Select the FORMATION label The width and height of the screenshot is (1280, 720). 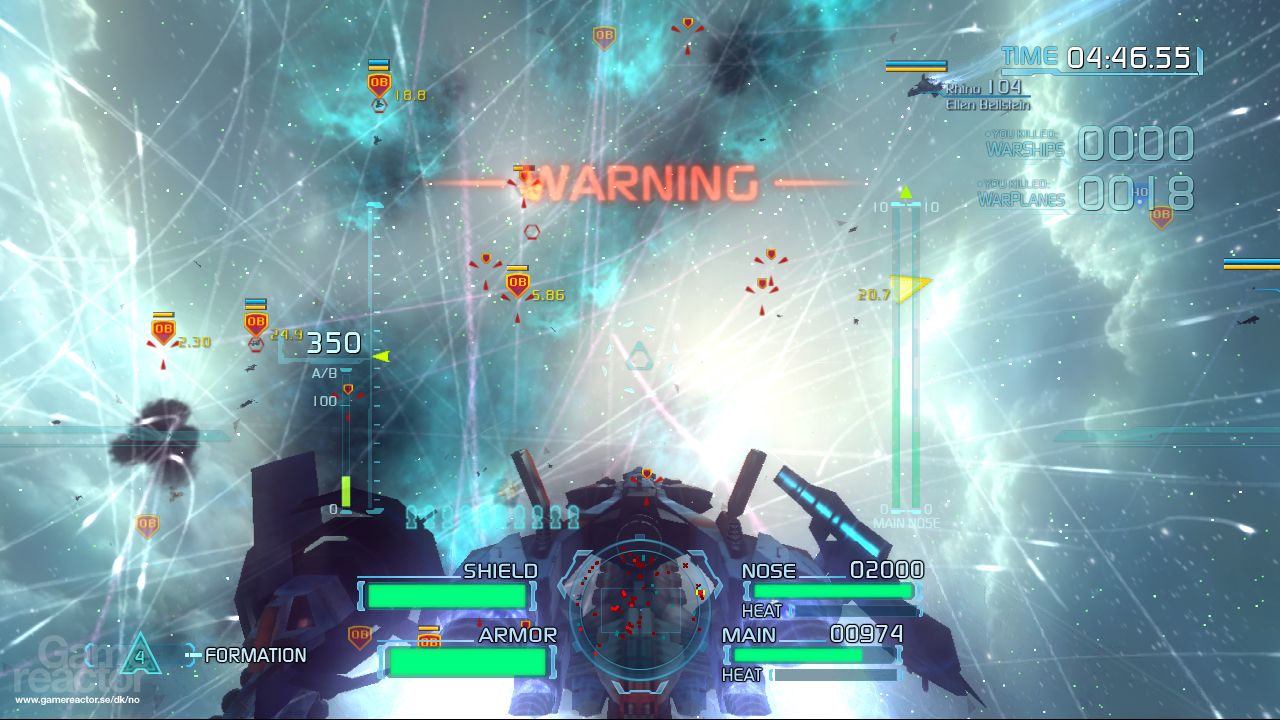pos(255,657)
